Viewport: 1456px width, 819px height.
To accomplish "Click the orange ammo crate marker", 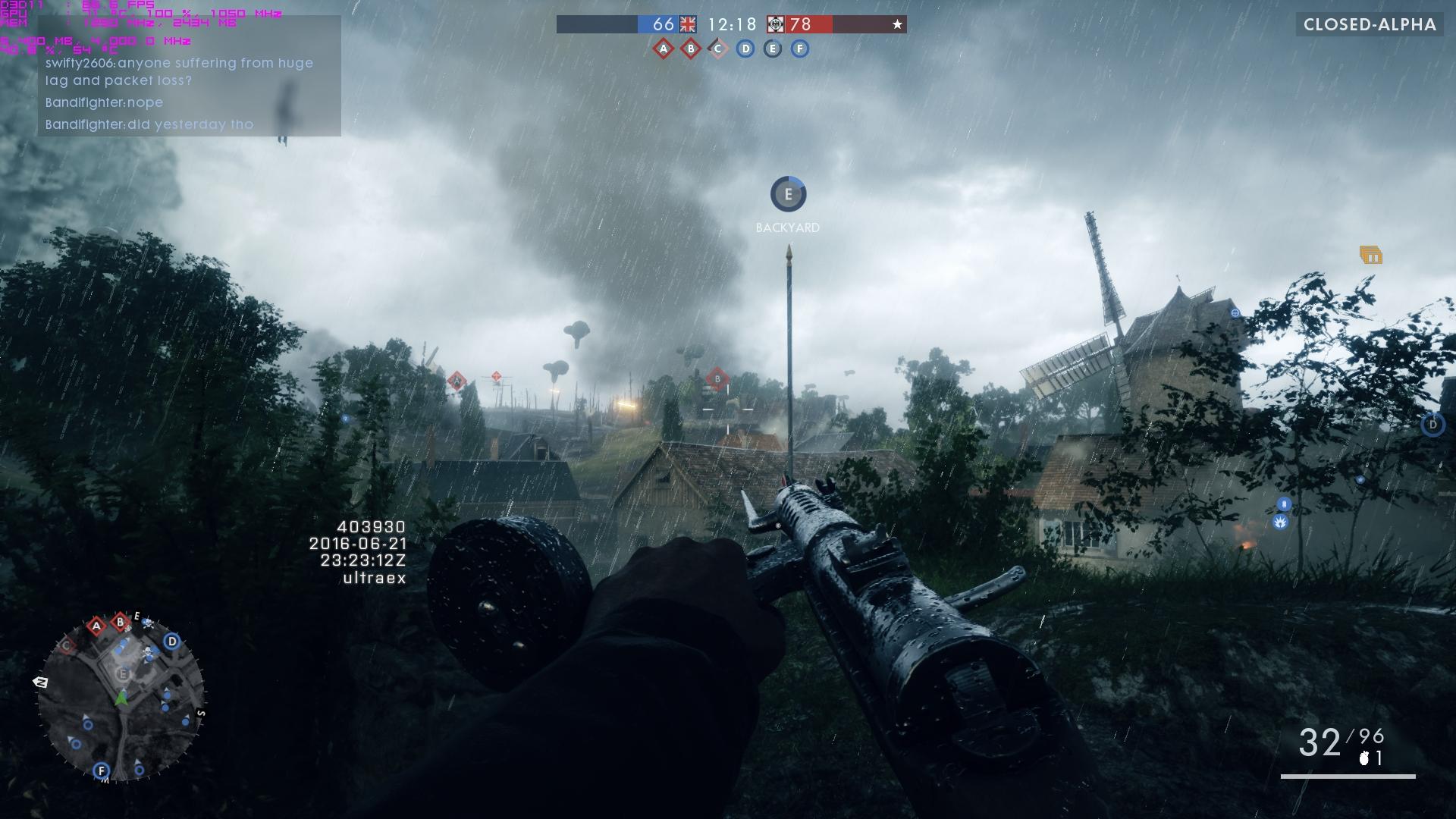I will [x=1370, y=256].
